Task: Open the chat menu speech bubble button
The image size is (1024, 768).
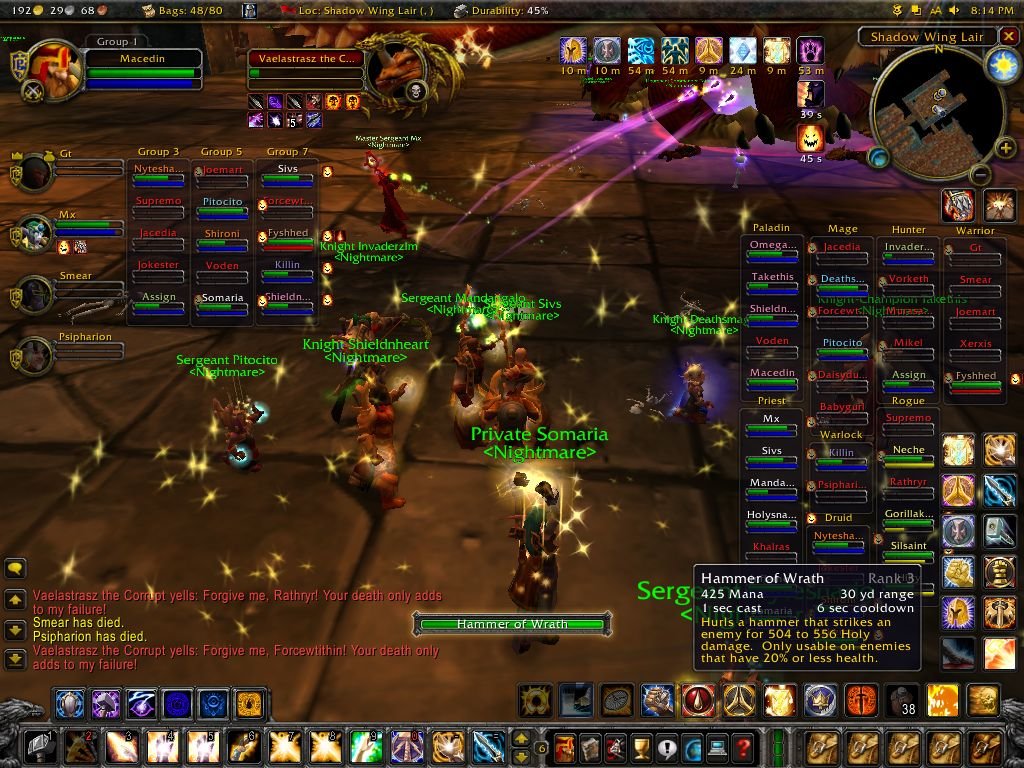Action: (x=15, y=568)
